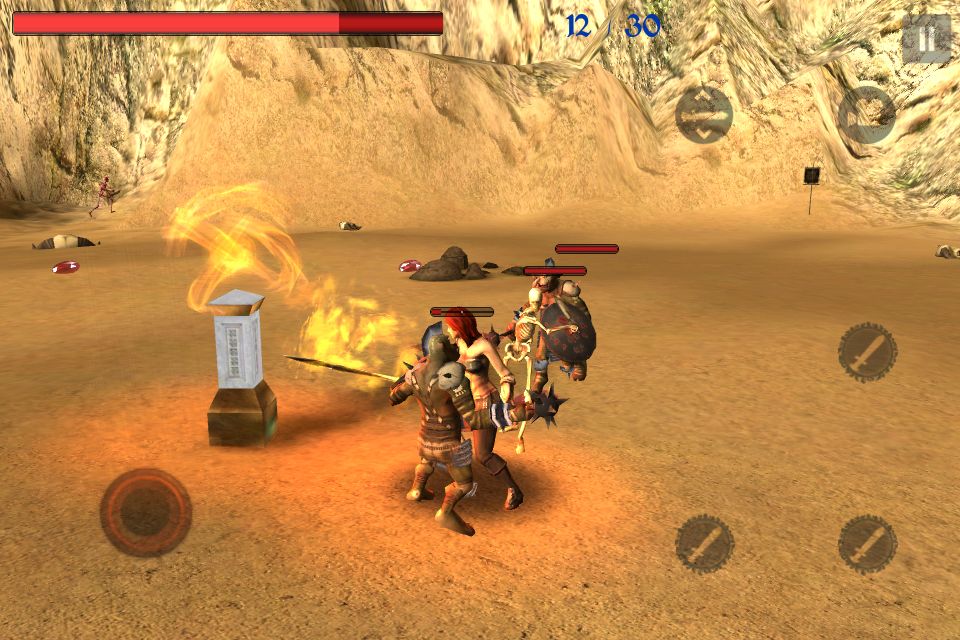Tap the round button beside the pause icon

pos(866,115)
